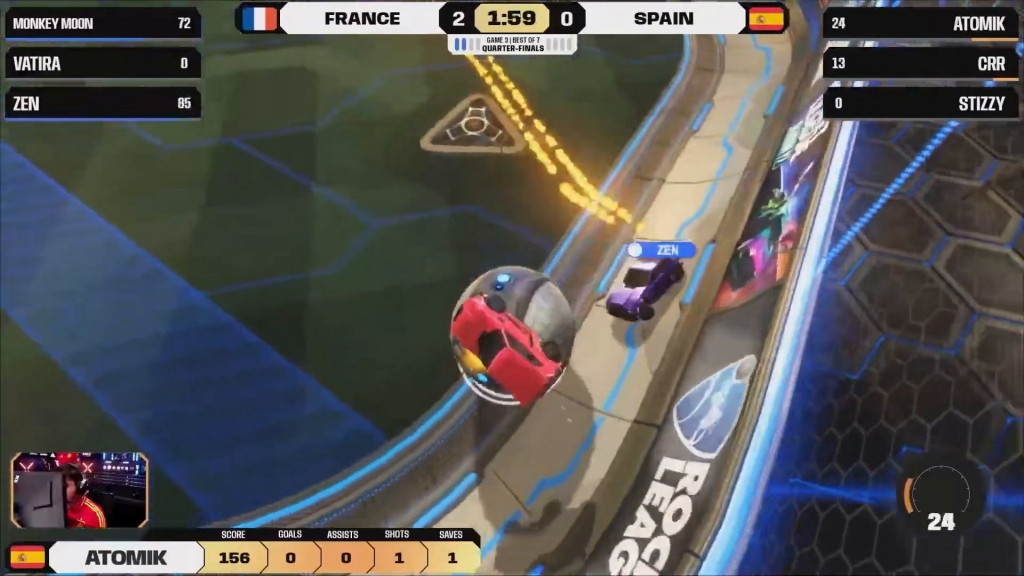
Task: Choose the Vatira player row
Action: (x=102, y=63)
